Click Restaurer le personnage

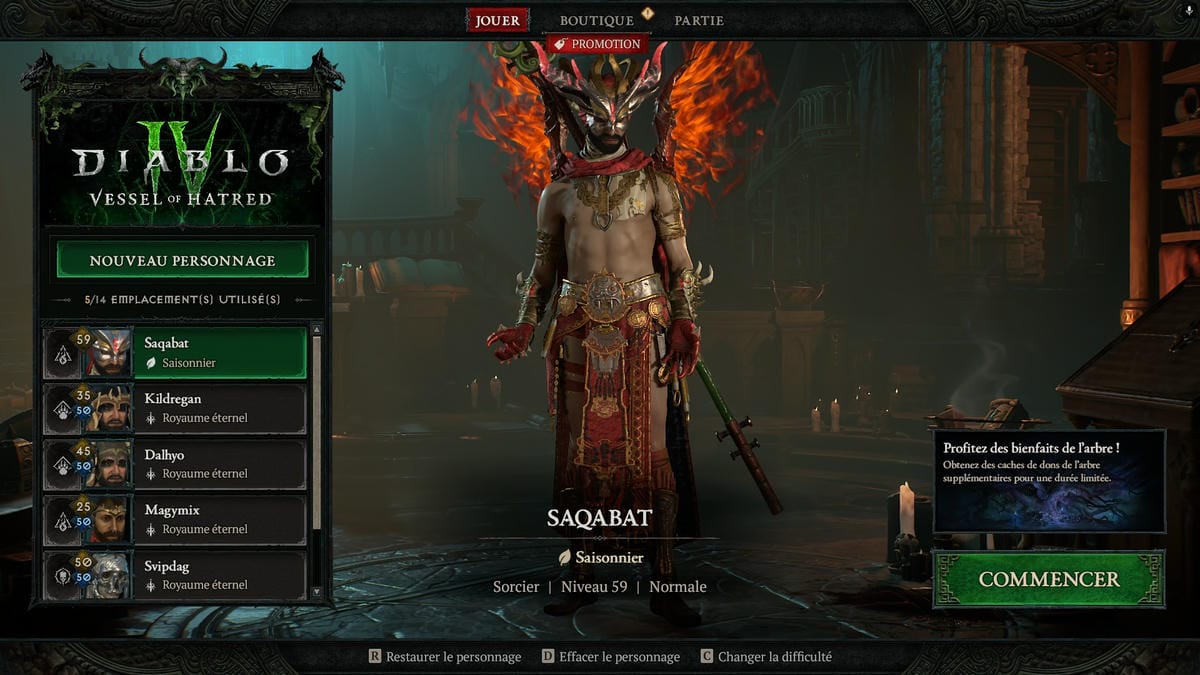tap(445, 657)
